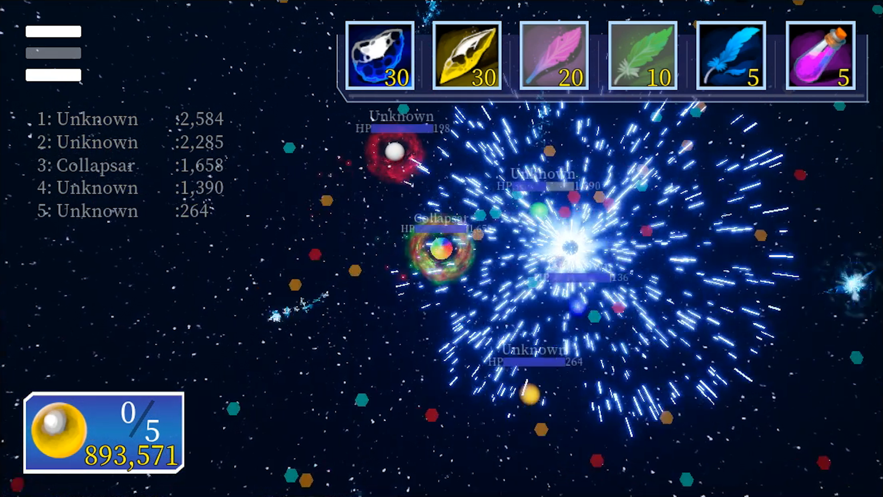Screen dimensions: 883x497
Task: Use the magenta potion bottle
Action: point(820,57)
